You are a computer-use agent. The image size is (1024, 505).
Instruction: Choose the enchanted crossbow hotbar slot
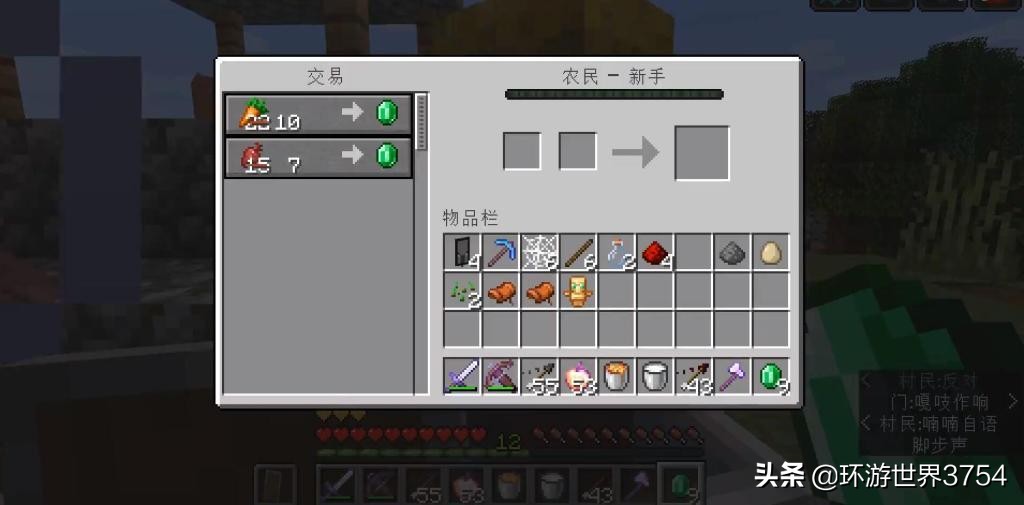(x=500, y=376)
